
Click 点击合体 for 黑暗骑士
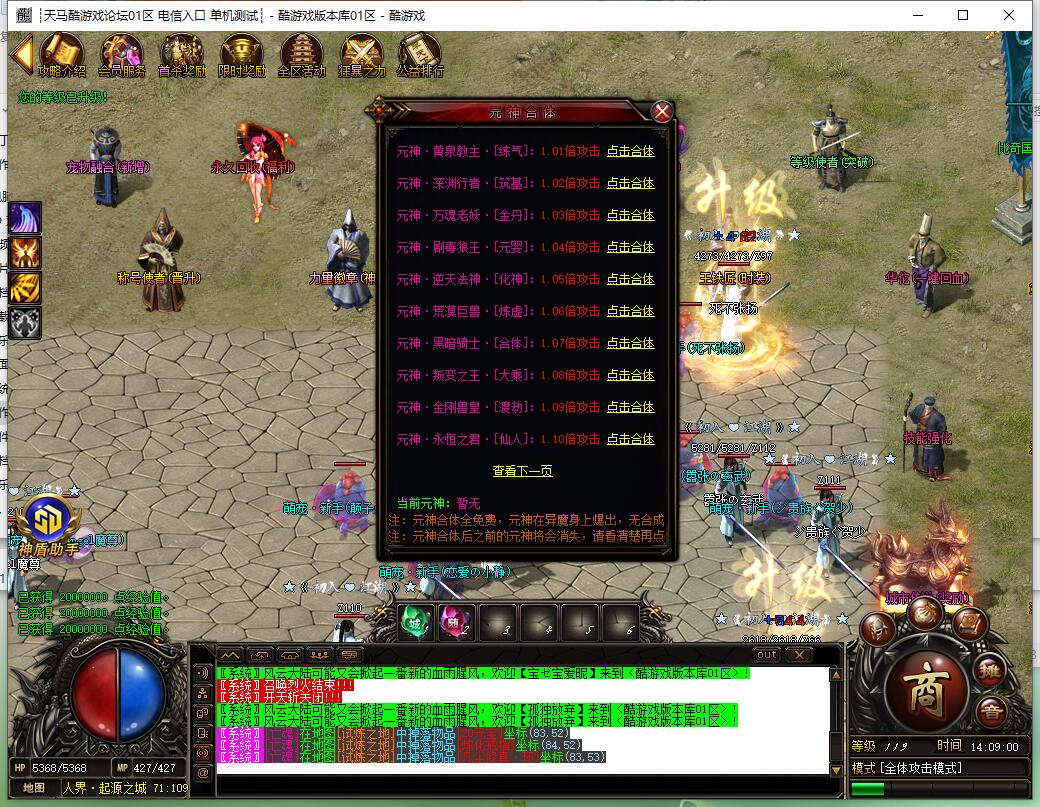[630, 343]
